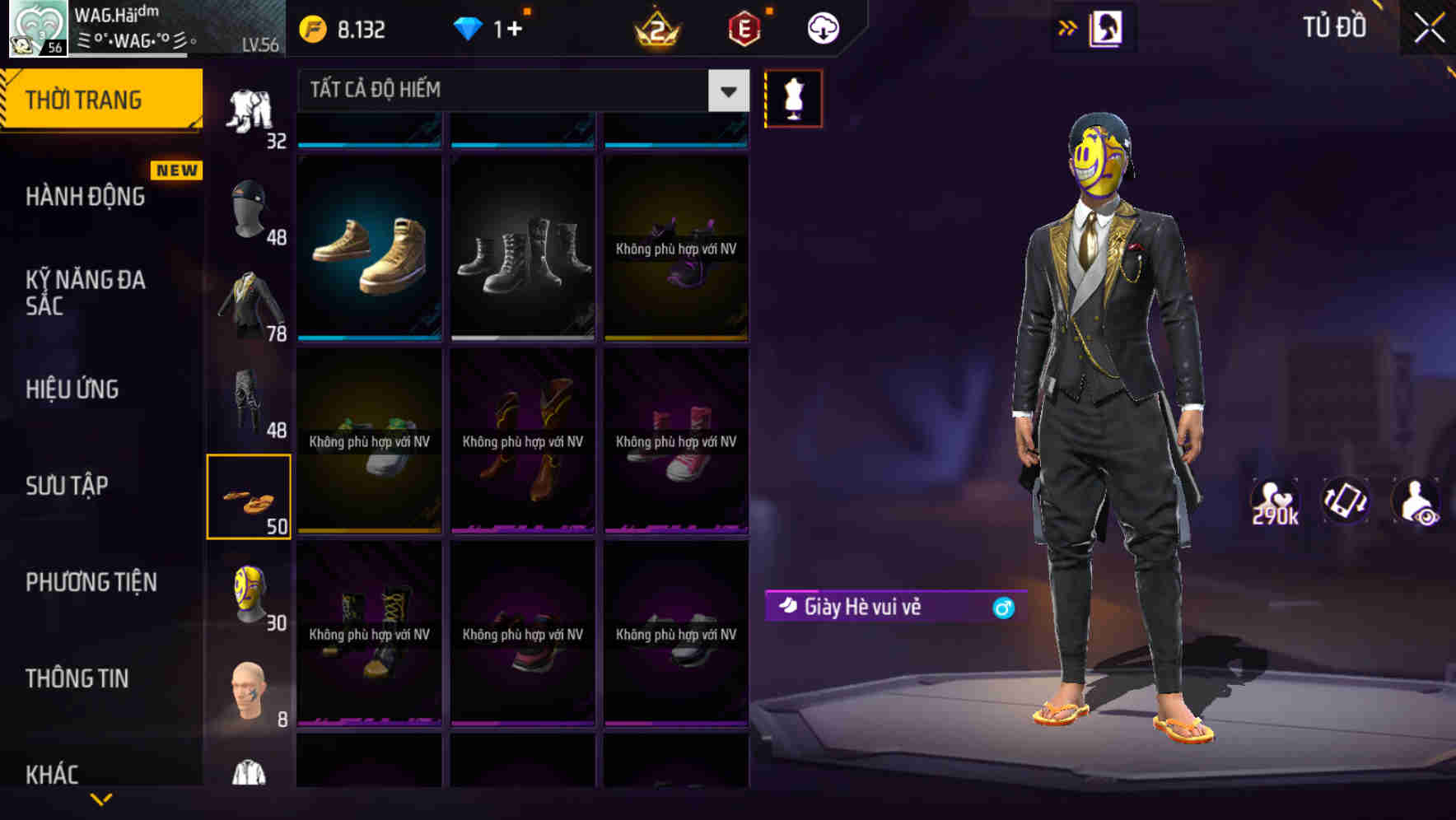
Task: Click the mannequin outfit preview icon
Action: 793,97
